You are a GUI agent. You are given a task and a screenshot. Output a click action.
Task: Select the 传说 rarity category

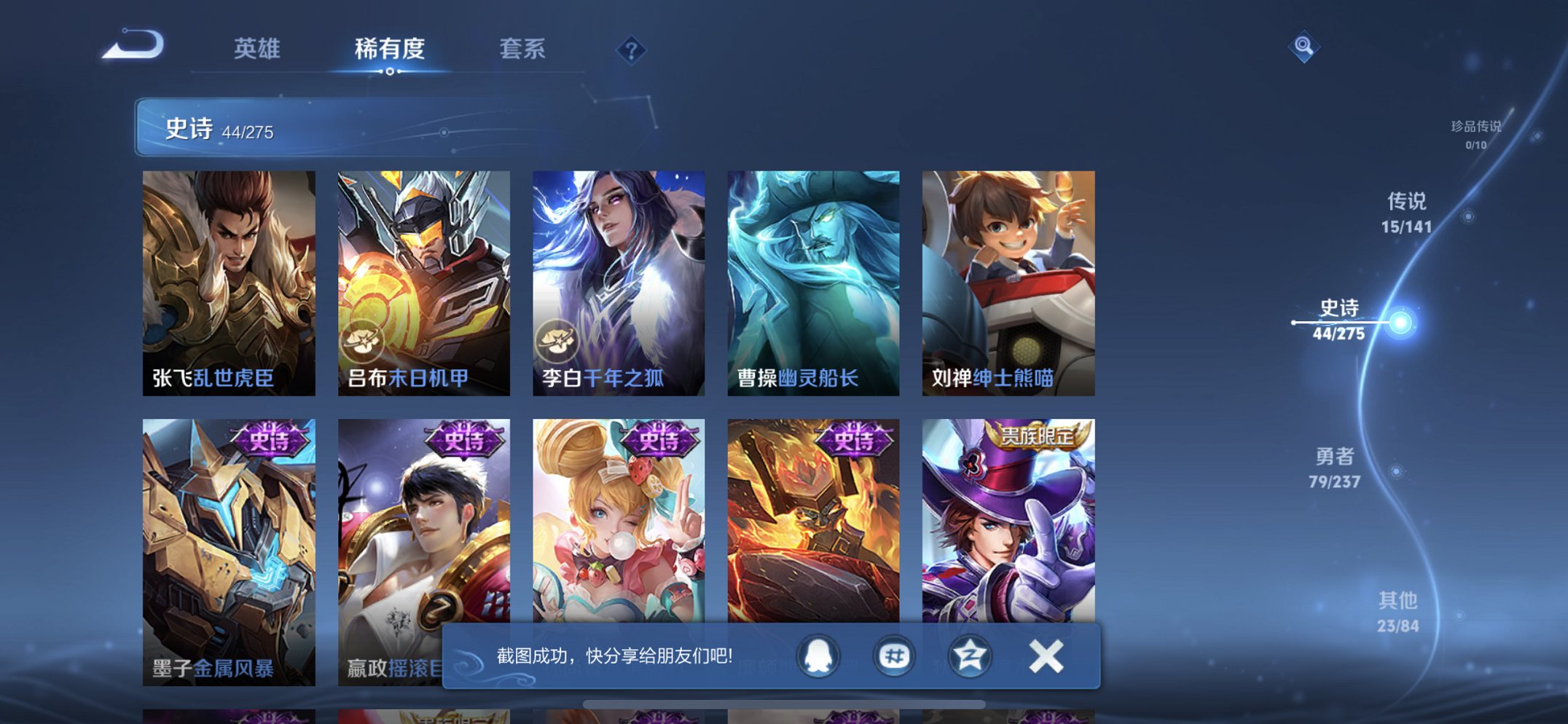tap(1406, 215)
